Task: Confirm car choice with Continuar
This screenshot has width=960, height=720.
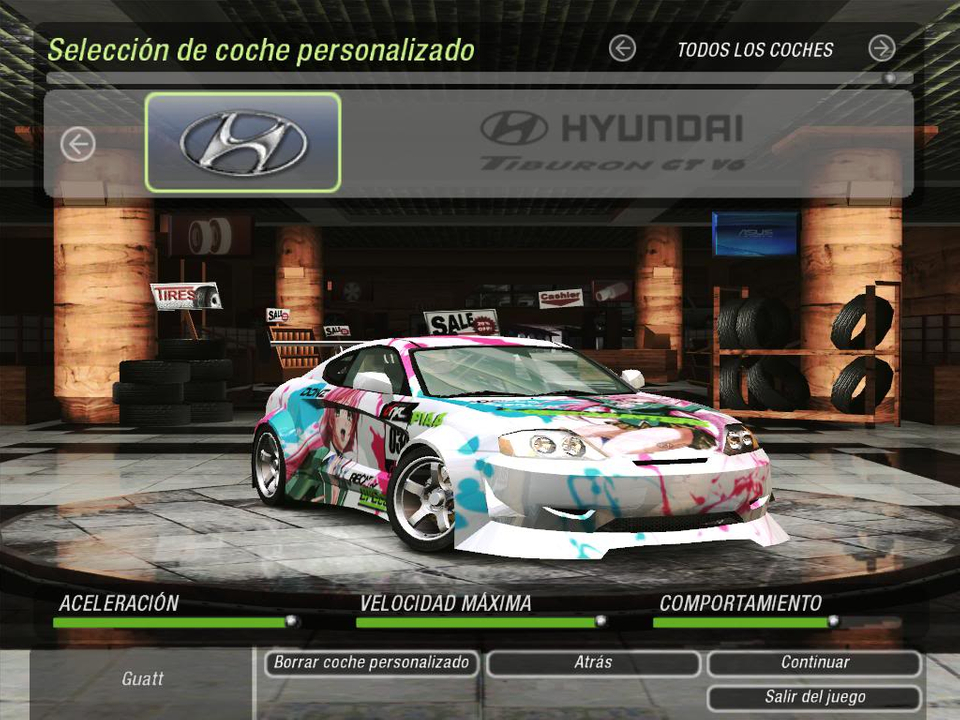Action: pos(814,663)
